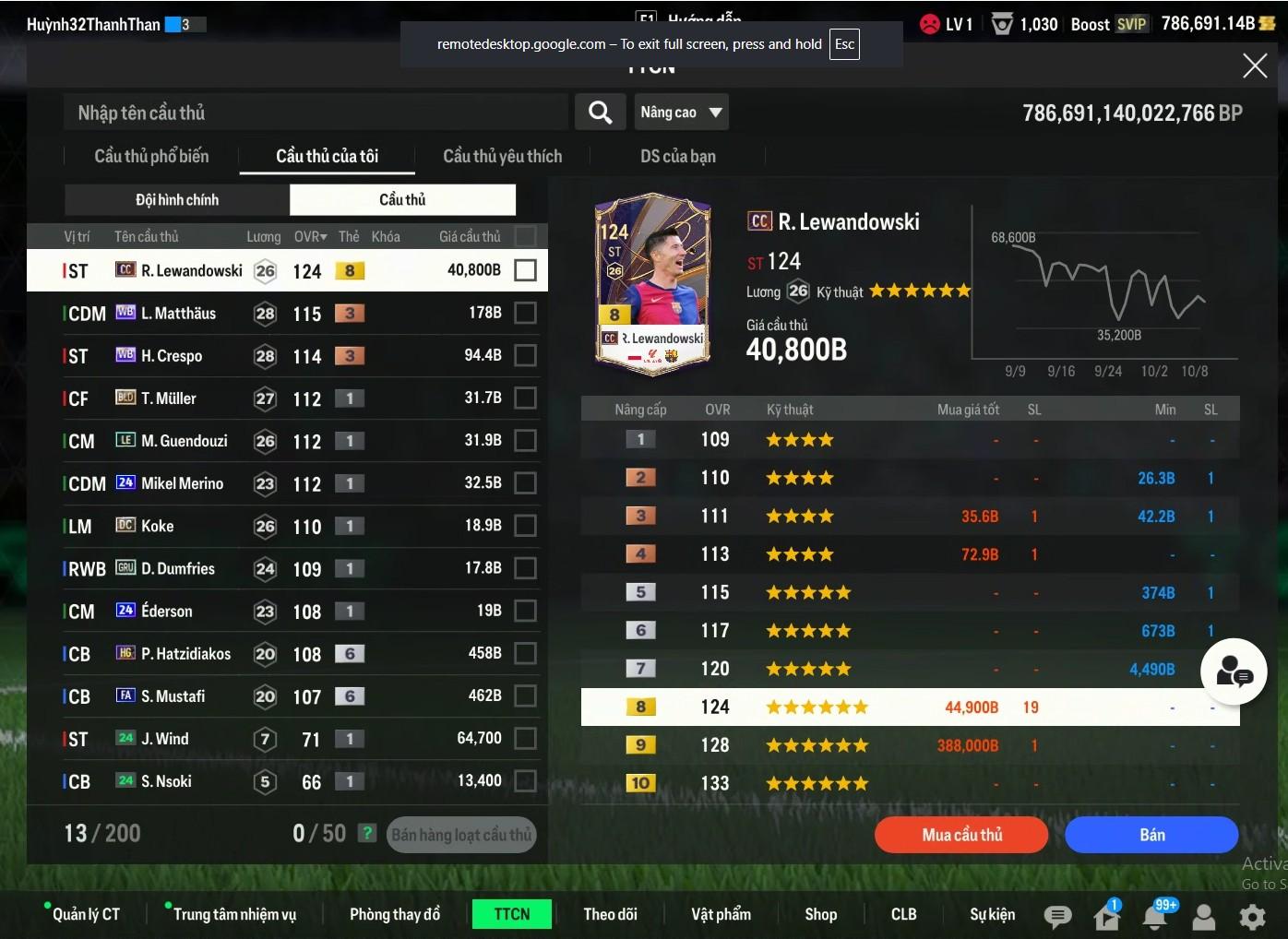Click the Mua cầu thủ button
1288x939 pixels.
tap(961, 835)
